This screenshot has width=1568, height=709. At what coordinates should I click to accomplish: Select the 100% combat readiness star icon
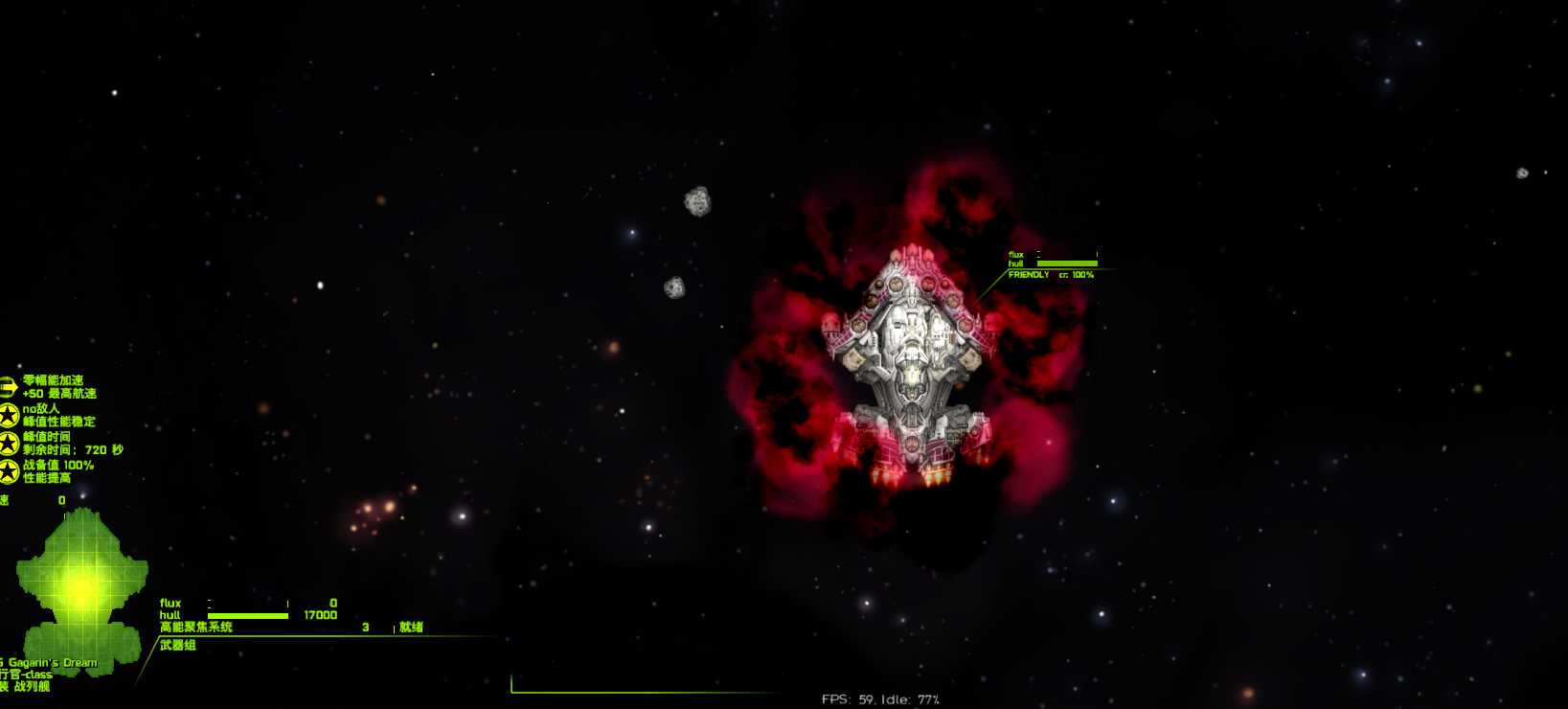9,471
